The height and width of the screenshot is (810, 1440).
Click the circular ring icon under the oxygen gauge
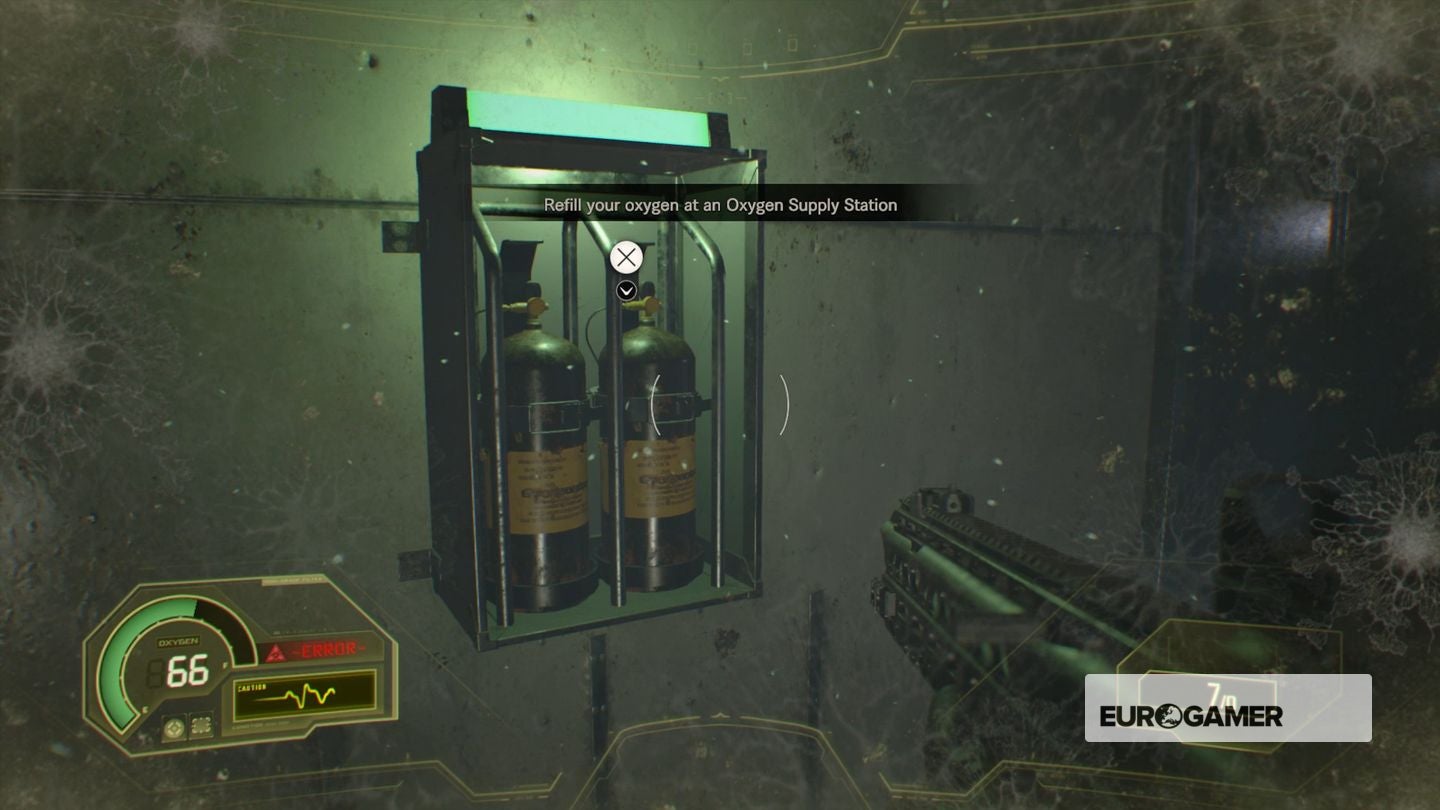pos(173,727)
